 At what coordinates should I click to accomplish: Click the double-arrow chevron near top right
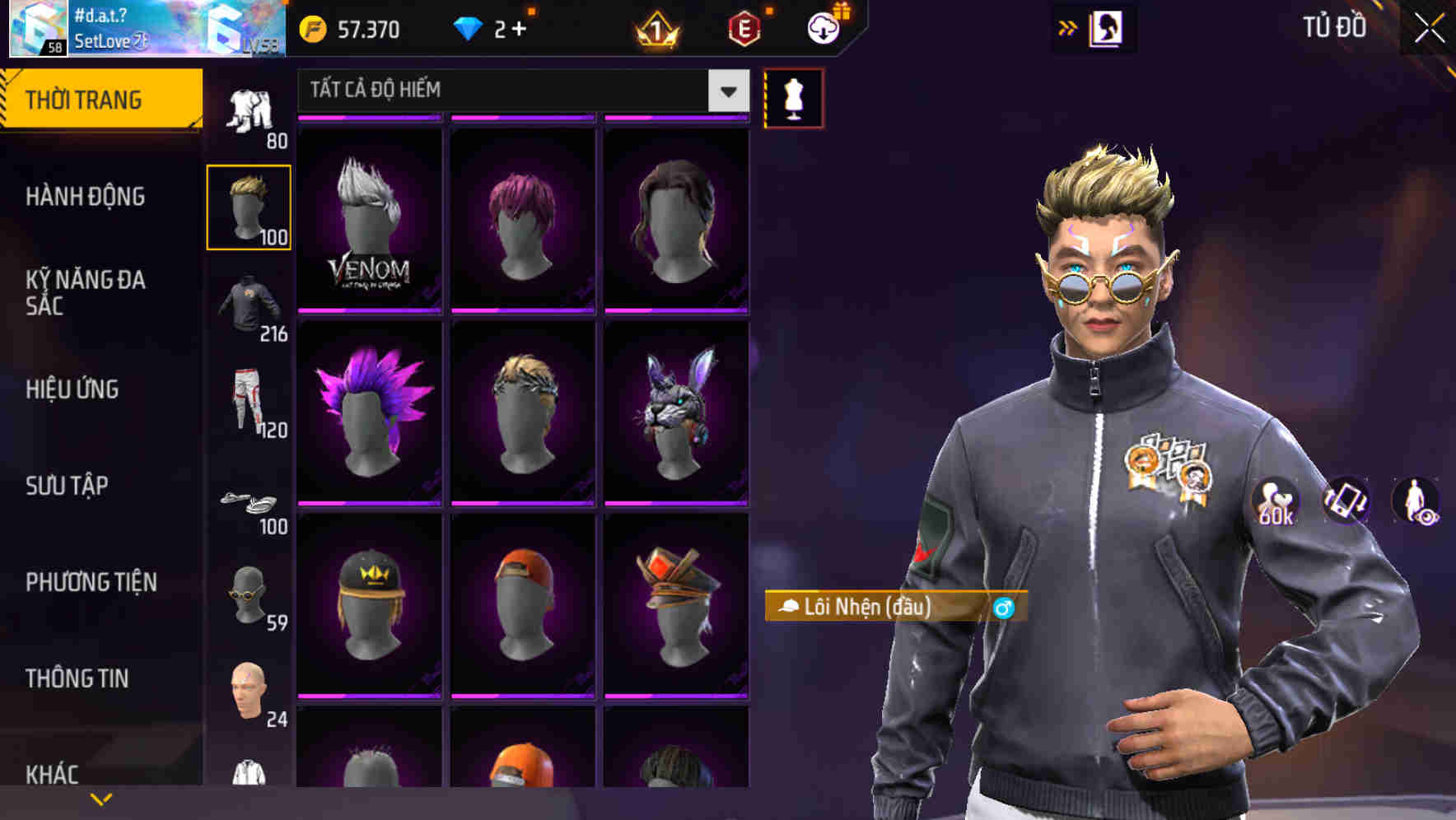pos(1066,26)
